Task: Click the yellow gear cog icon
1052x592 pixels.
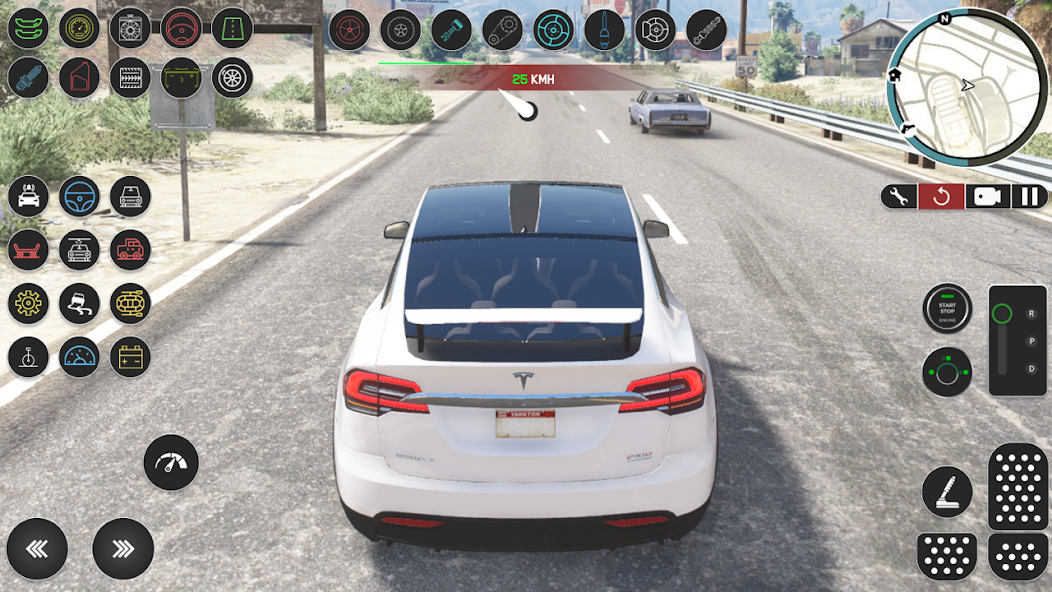Action: (28, 303)
